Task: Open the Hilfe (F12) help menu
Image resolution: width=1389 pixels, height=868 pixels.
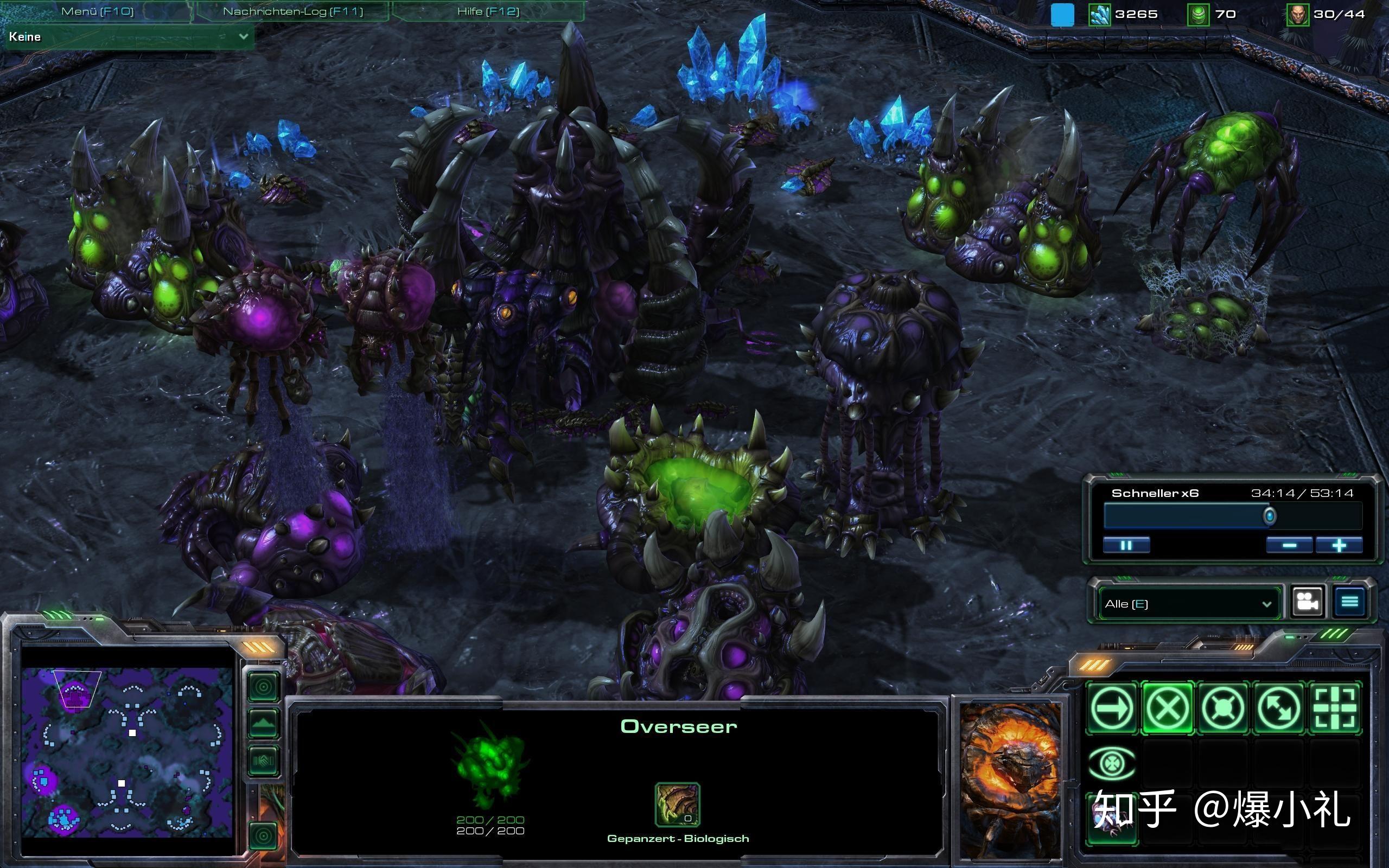Action: click(488, 11)
